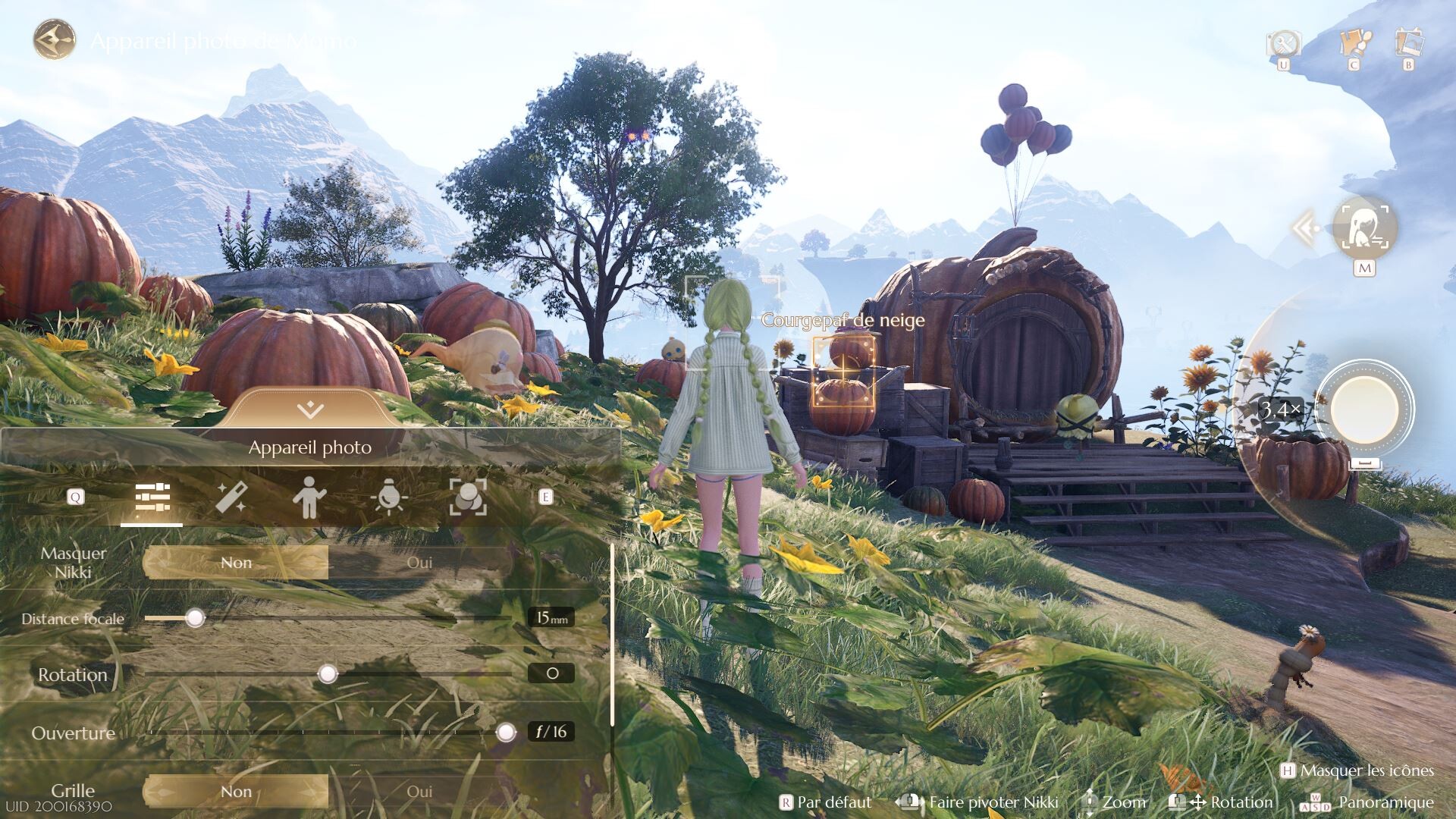The width and height of the screenshot is (1456, 819).
Task: Open the outfit and wardrobe icon
Action: click(1354, 42)
